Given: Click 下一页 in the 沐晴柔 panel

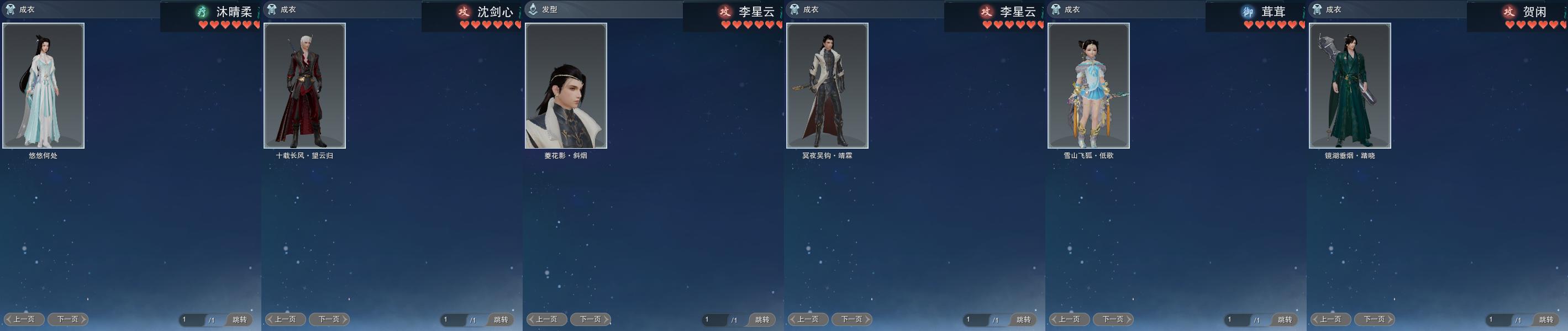Looking at the screenshot, I should pyautogui.click(x=67, y=319).
